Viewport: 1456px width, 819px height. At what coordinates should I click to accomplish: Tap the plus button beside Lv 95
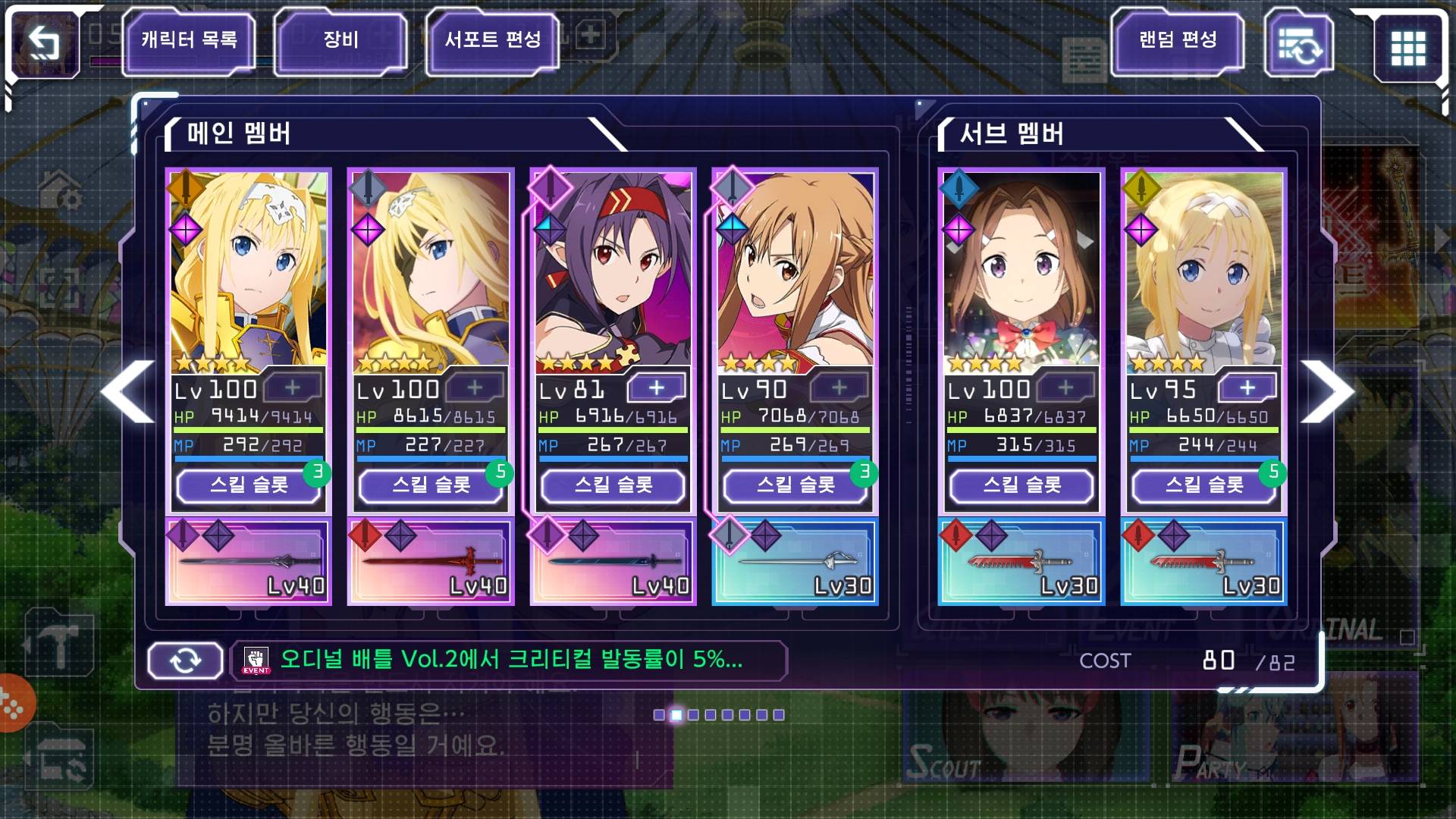click(1247, 388)
